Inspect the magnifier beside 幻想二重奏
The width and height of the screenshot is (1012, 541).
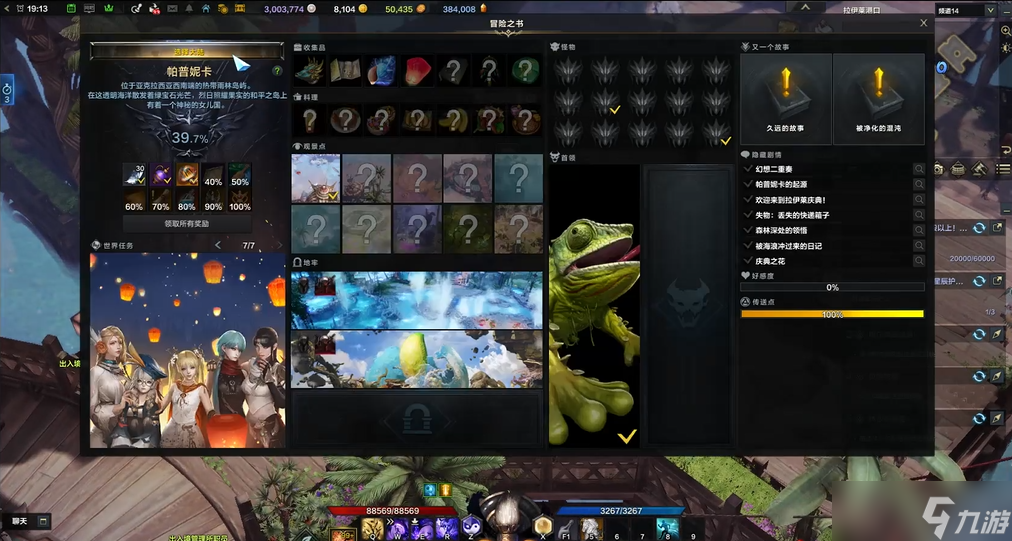[x=918, y=170]
